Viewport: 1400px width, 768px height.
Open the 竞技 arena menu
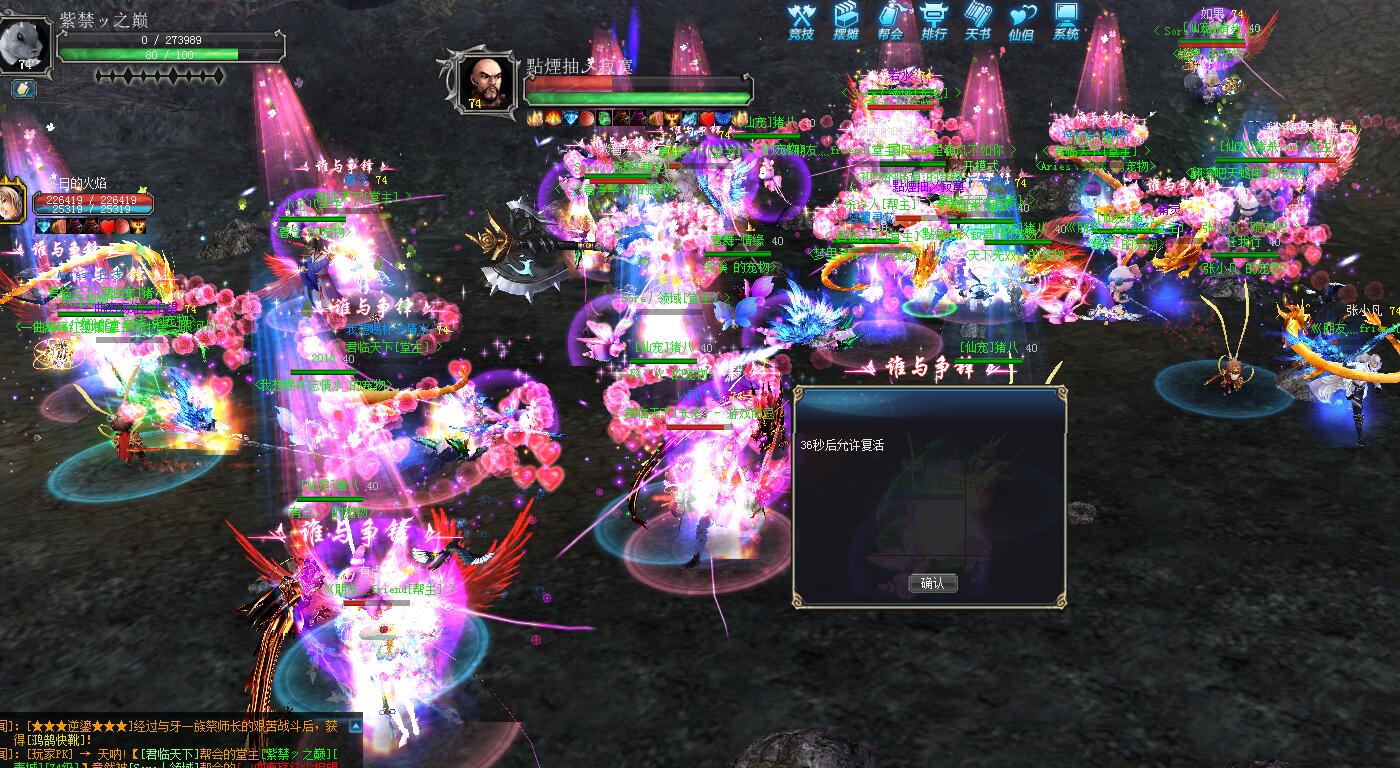(x=801, y=21)
